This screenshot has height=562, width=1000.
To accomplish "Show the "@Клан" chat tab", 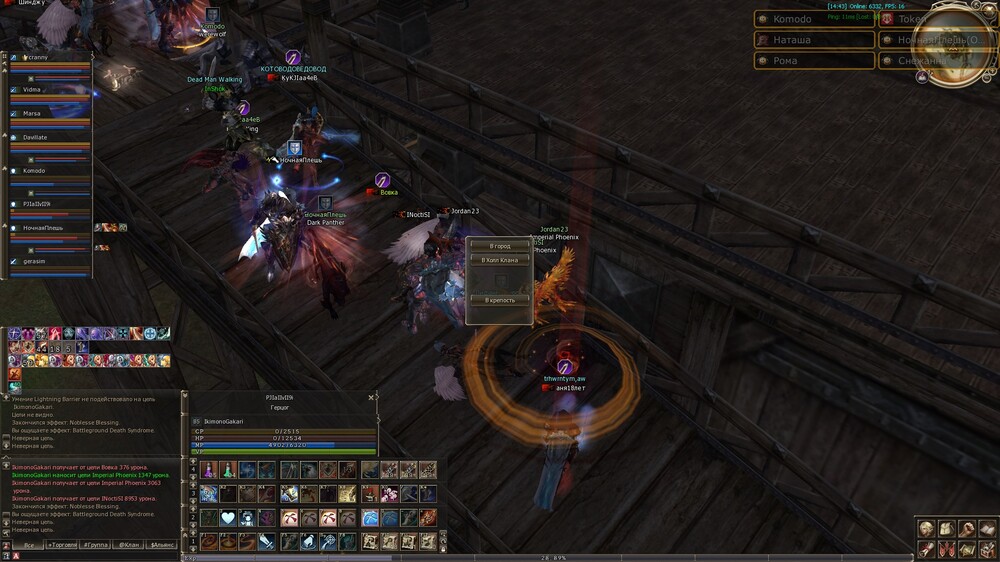I will pos(128,545).
